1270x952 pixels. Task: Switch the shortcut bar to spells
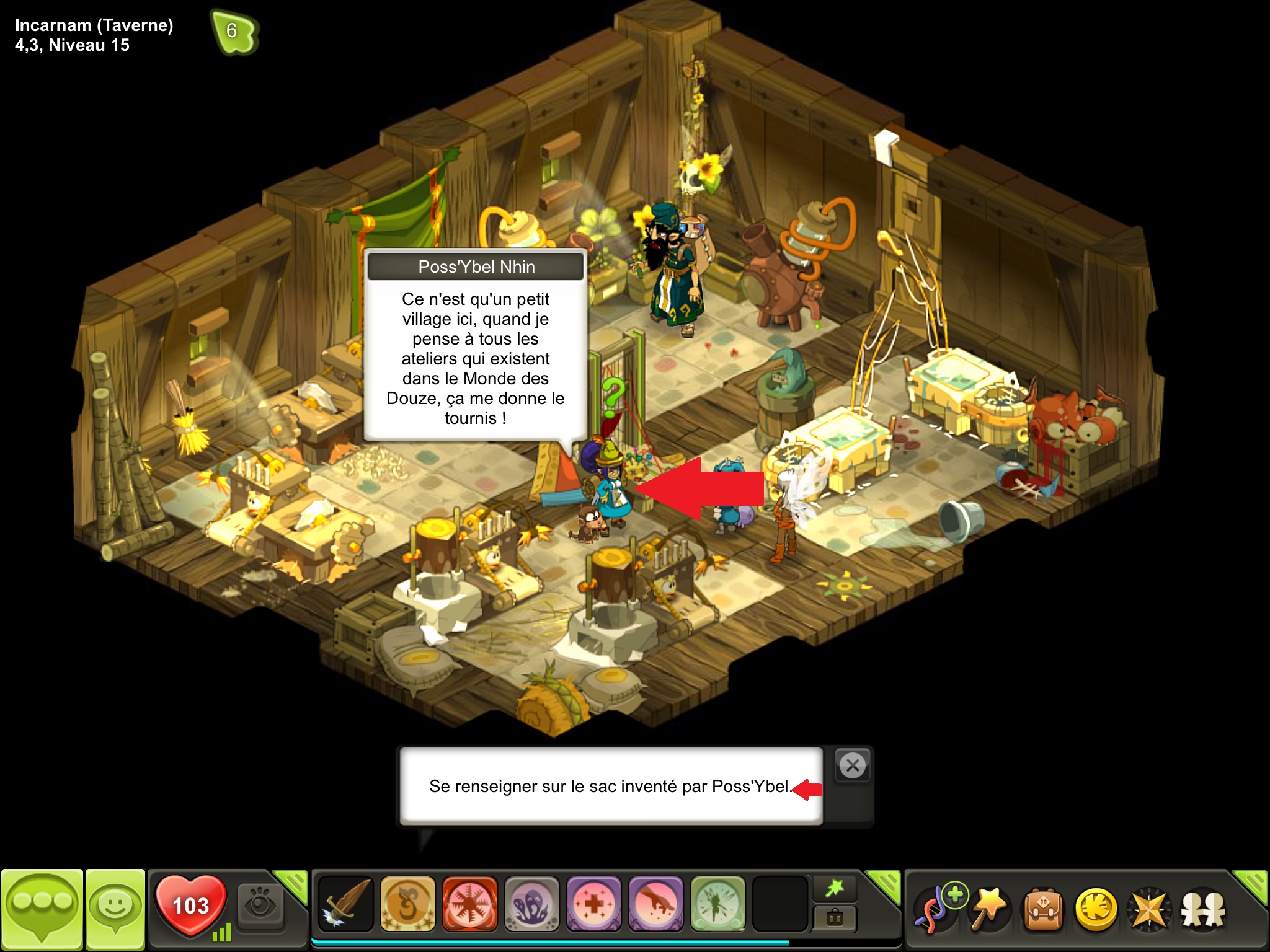(835, 889)
